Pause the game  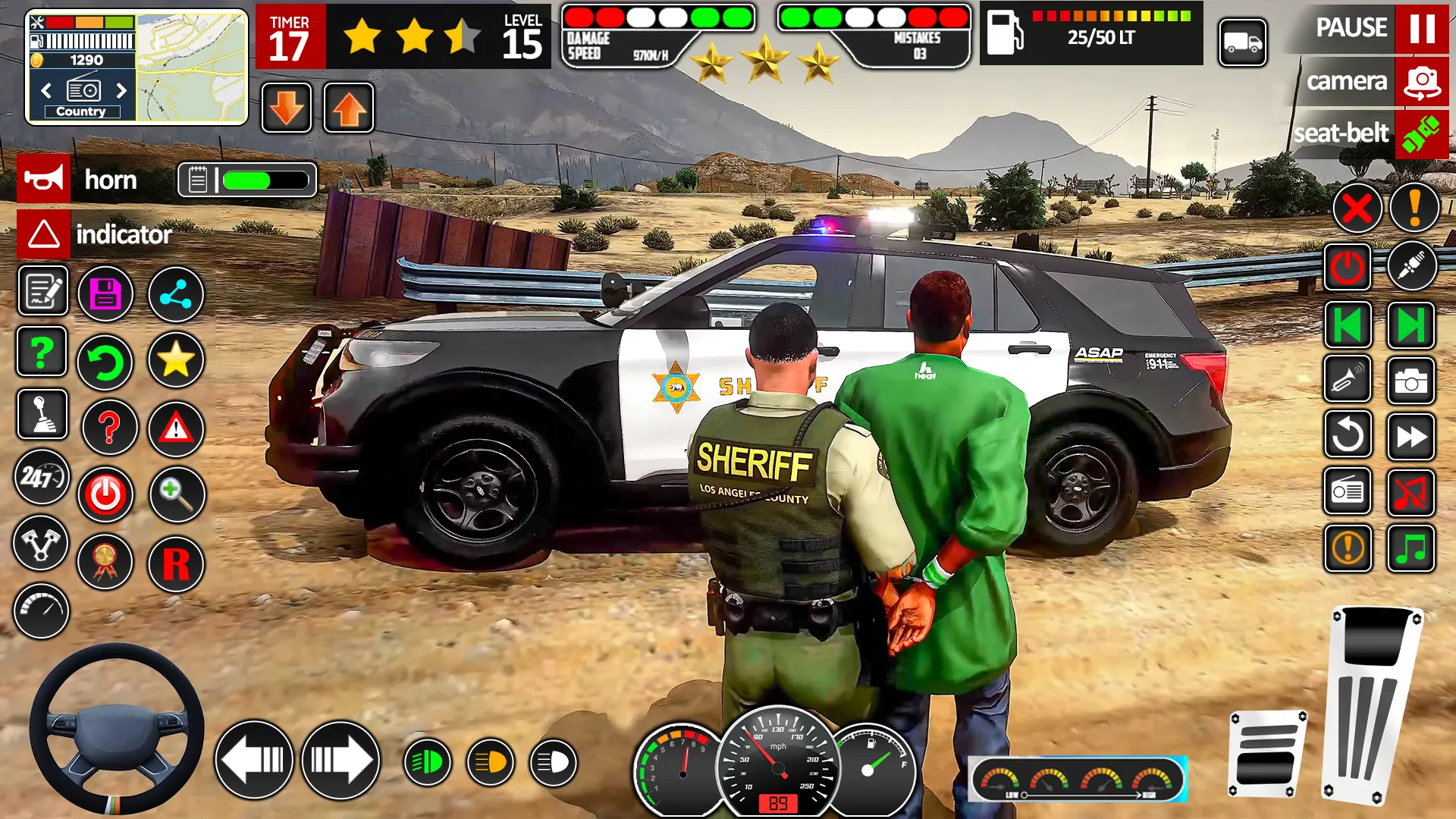1421,28
